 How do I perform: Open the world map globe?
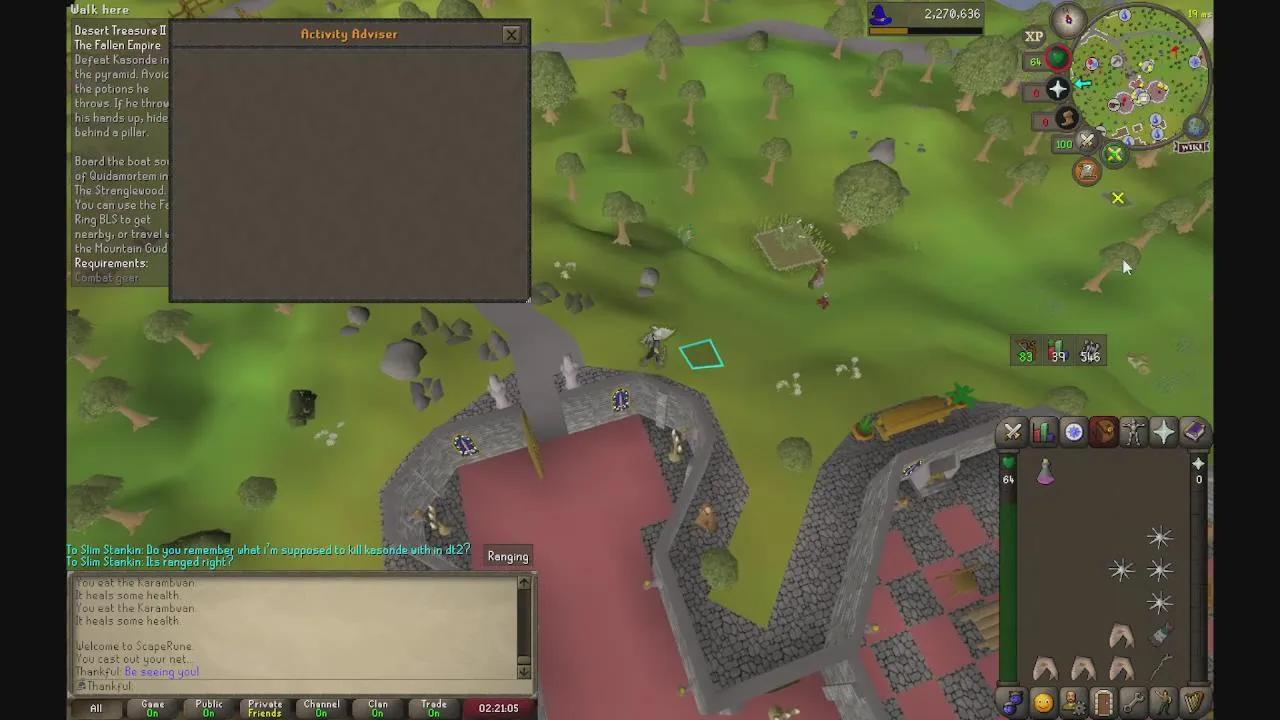1196,127
